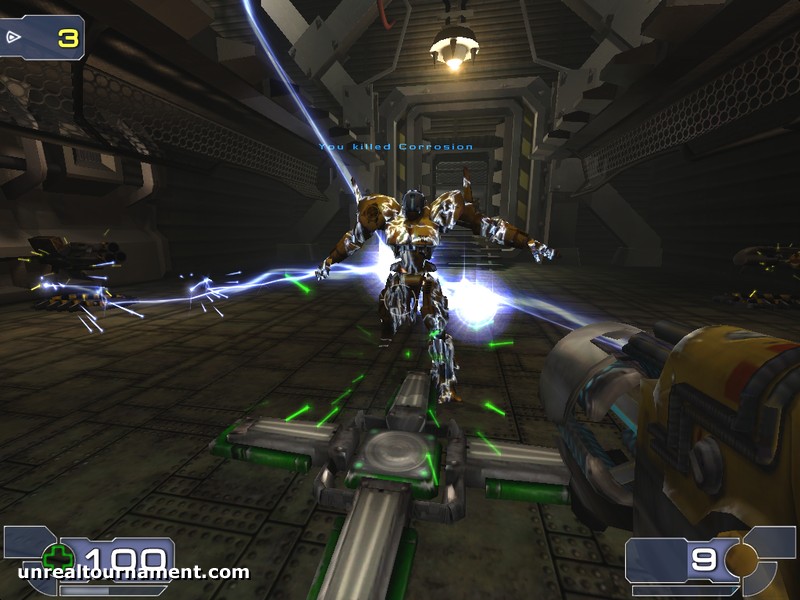Click the frag count arrow icon
This screenshot has width=800, height=600.
(15, 37)
